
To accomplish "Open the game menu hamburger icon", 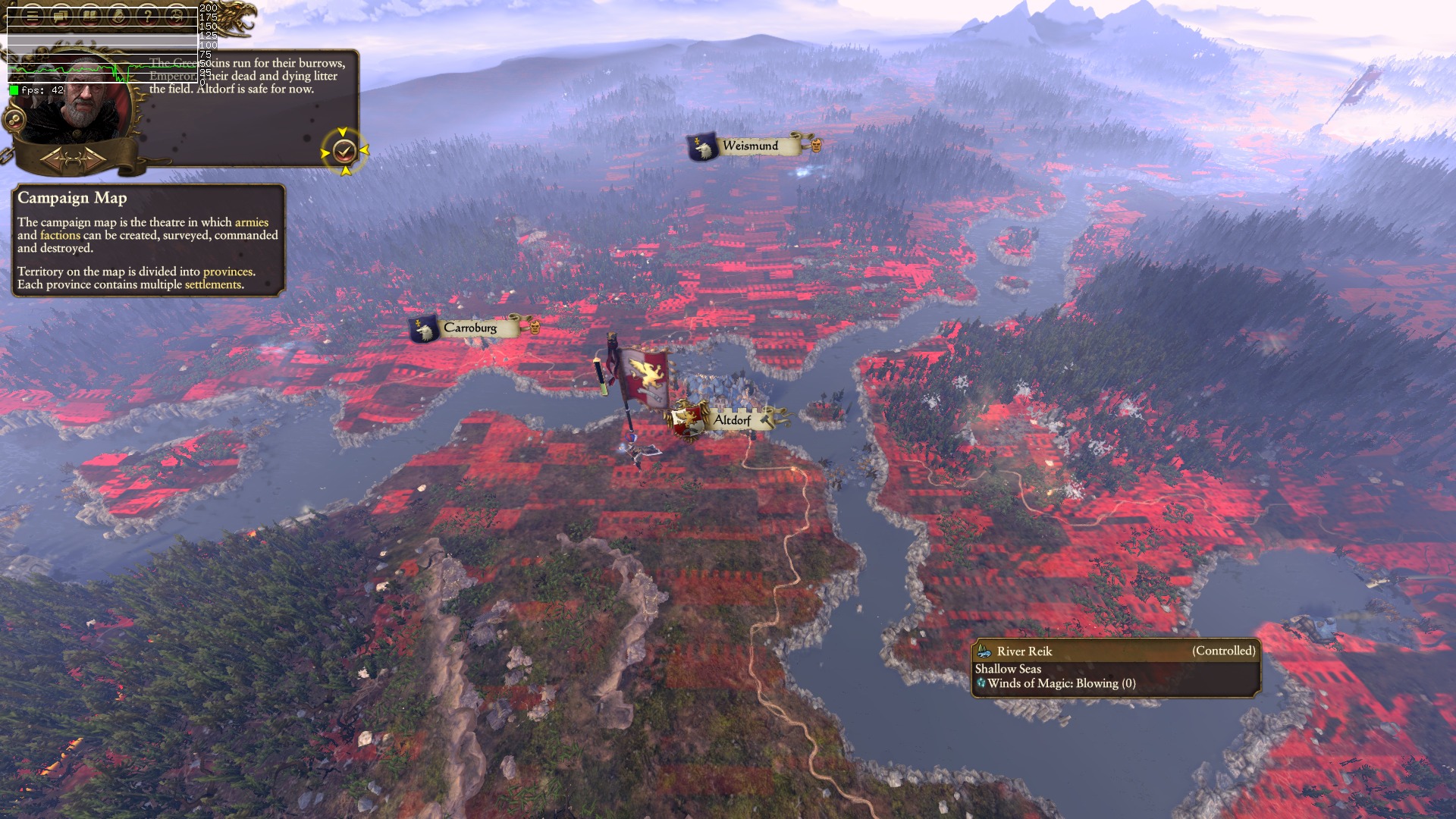I will pos(32,14).
